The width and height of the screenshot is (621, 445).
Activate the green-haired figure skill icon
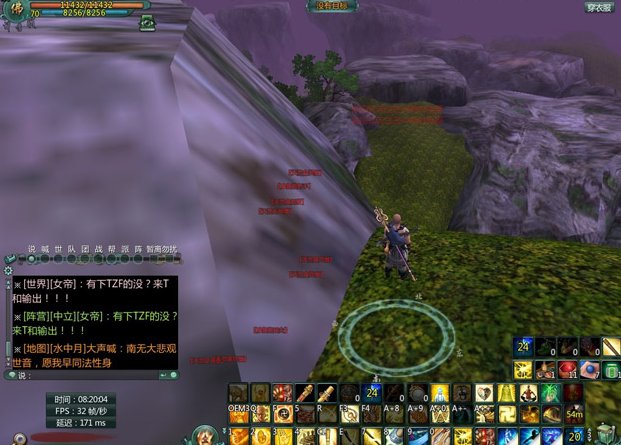point(549,392)
